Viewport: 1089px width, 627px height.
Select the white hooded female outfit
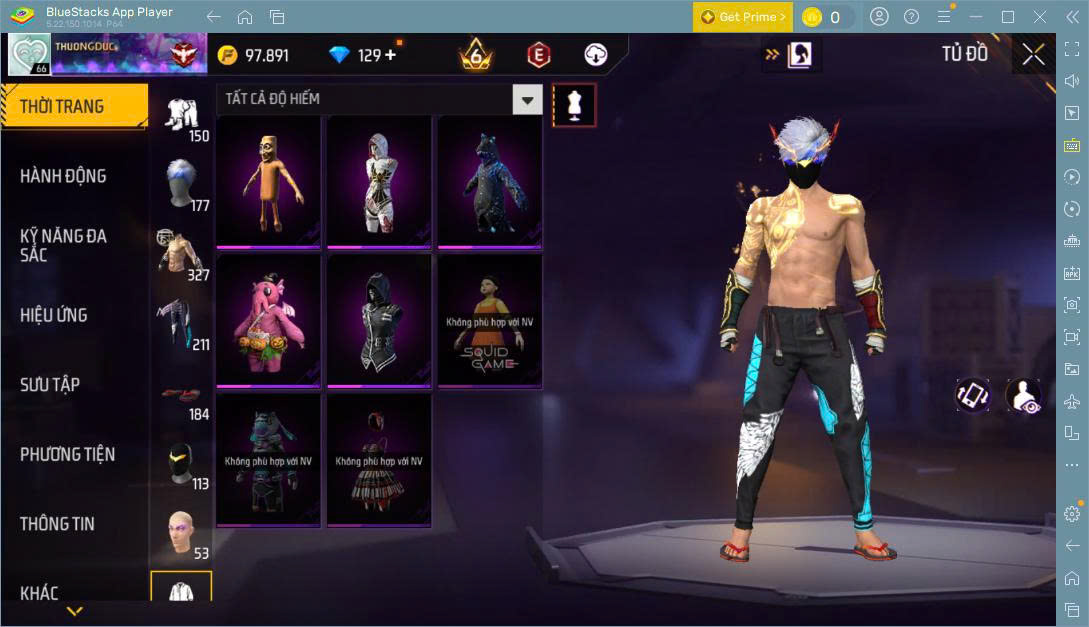(379, 182)
